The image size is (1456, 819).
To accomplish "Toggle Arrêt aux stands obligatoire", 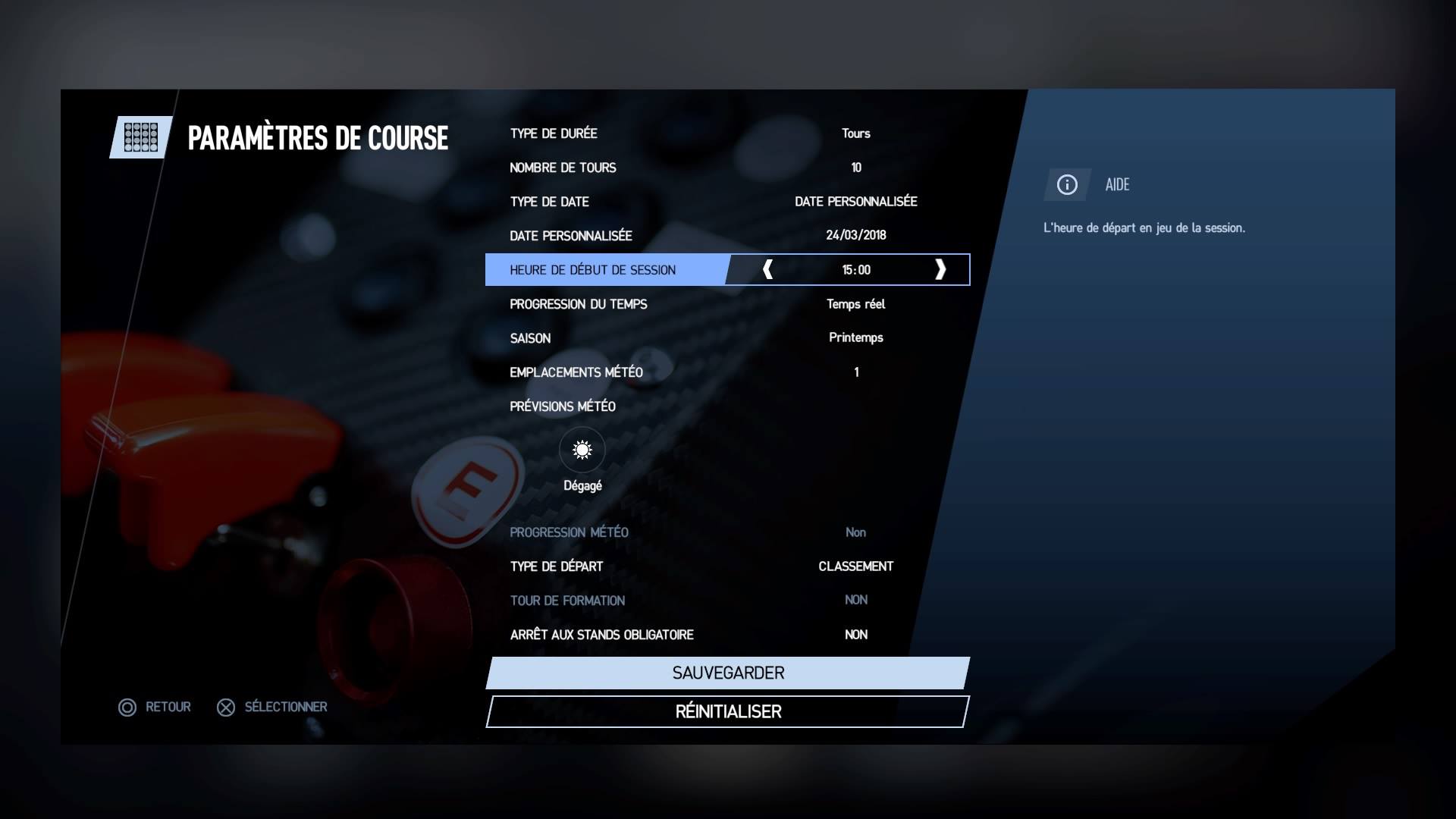I will point(726,635).
